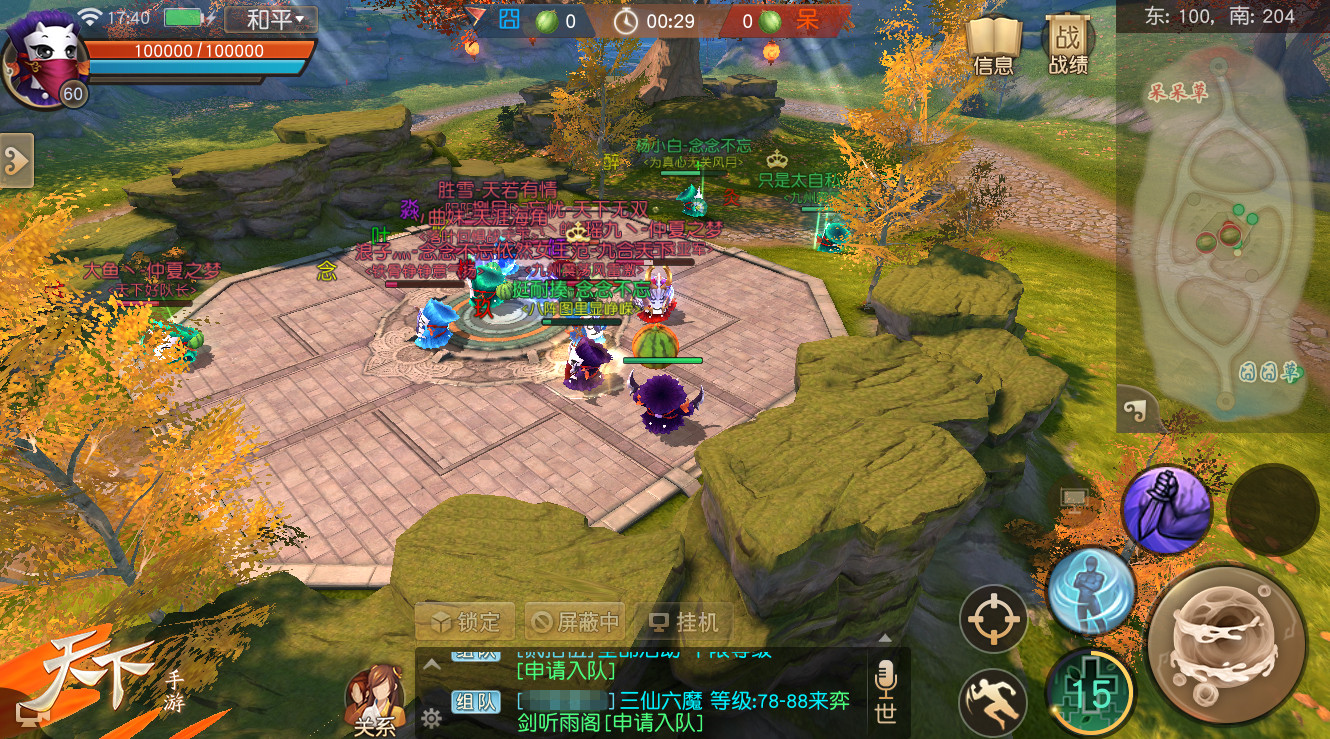Open chat settings gear
Viewport: 1330px width, 739px height.
(431, 717)
